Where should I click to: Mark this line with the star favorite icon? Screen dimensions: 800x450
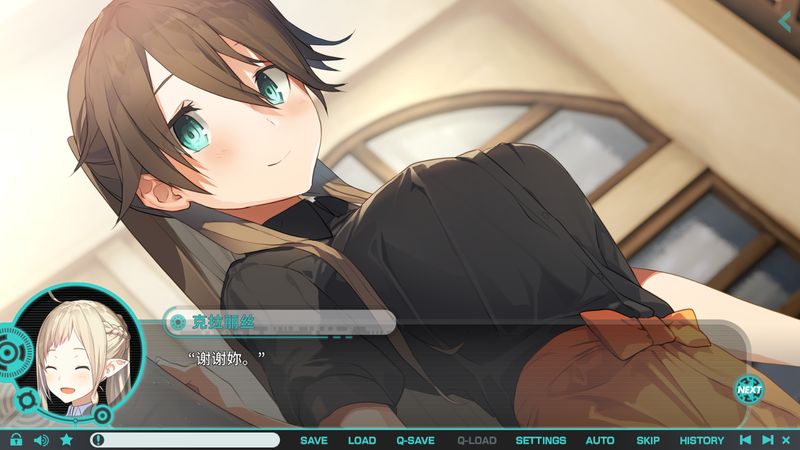point(66,440)
